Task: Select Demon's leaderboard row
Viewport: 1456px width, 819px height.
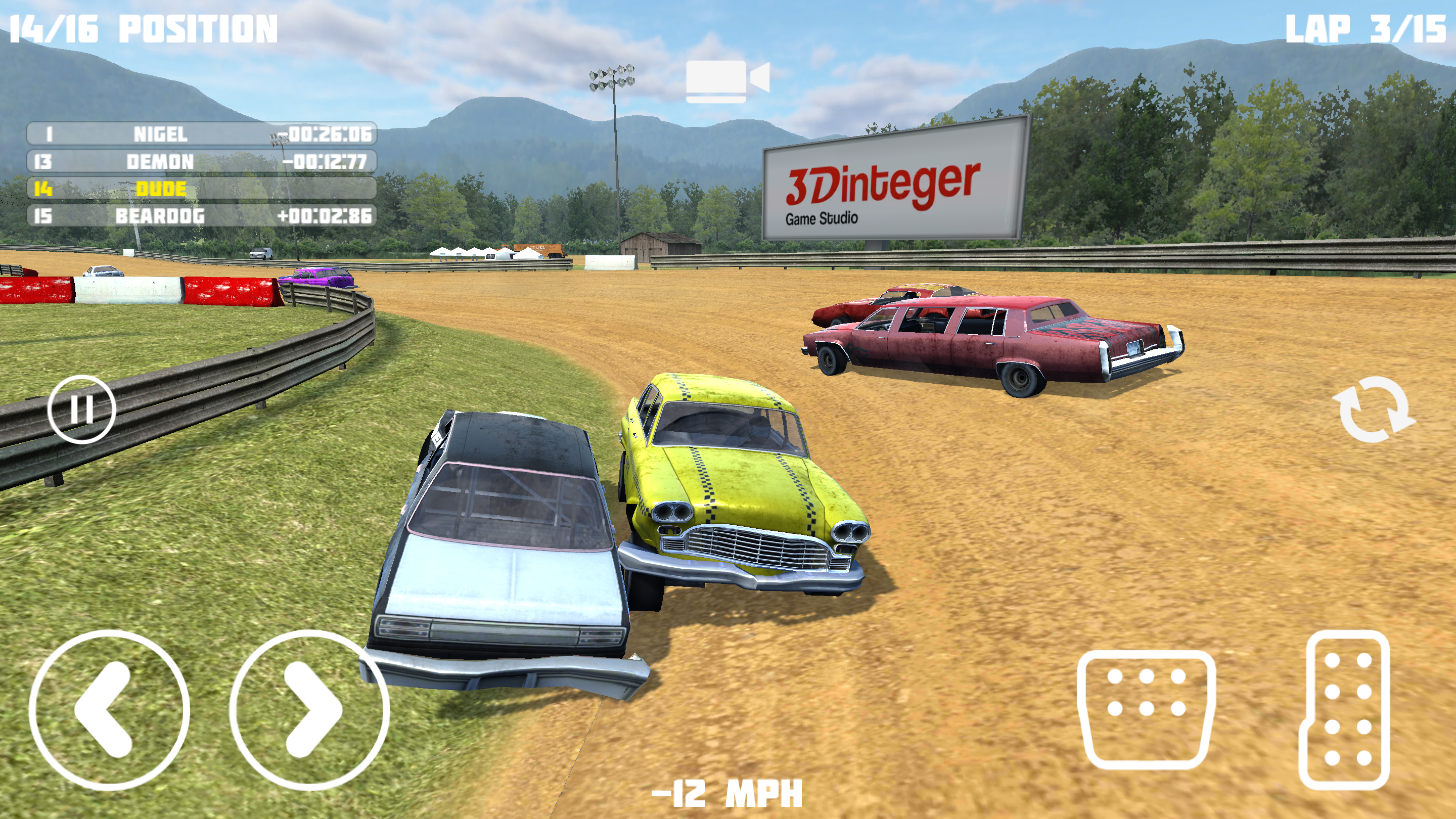Action: 202,162
